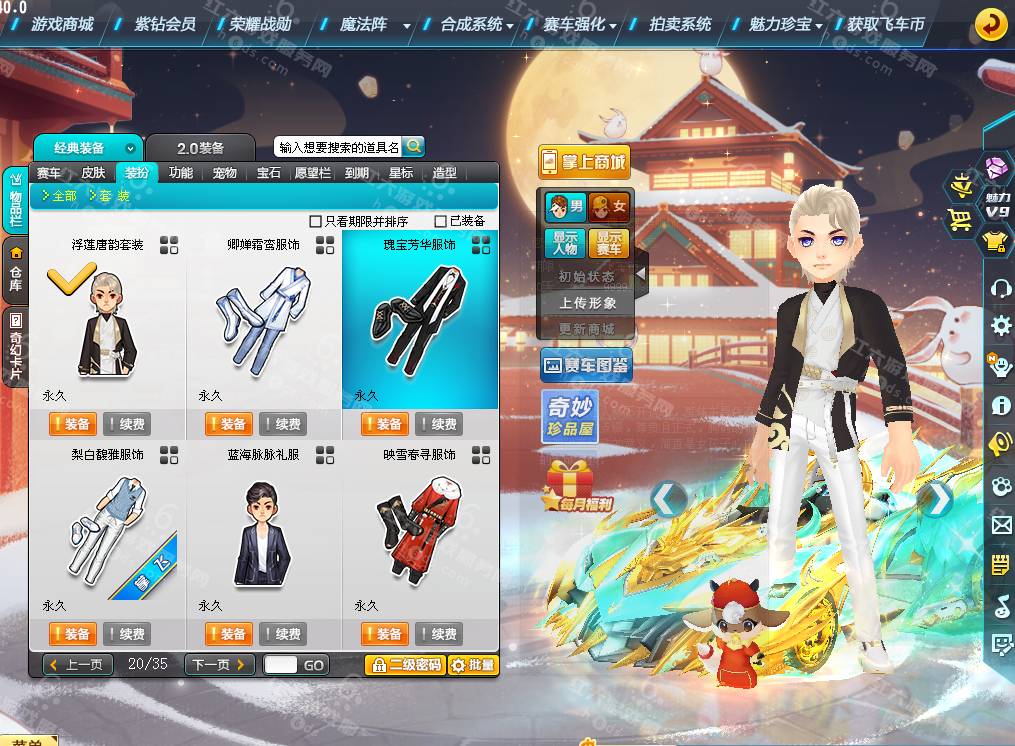Select the 宠物 category tab
The image size is (1015, 746).
click(225, 173)
